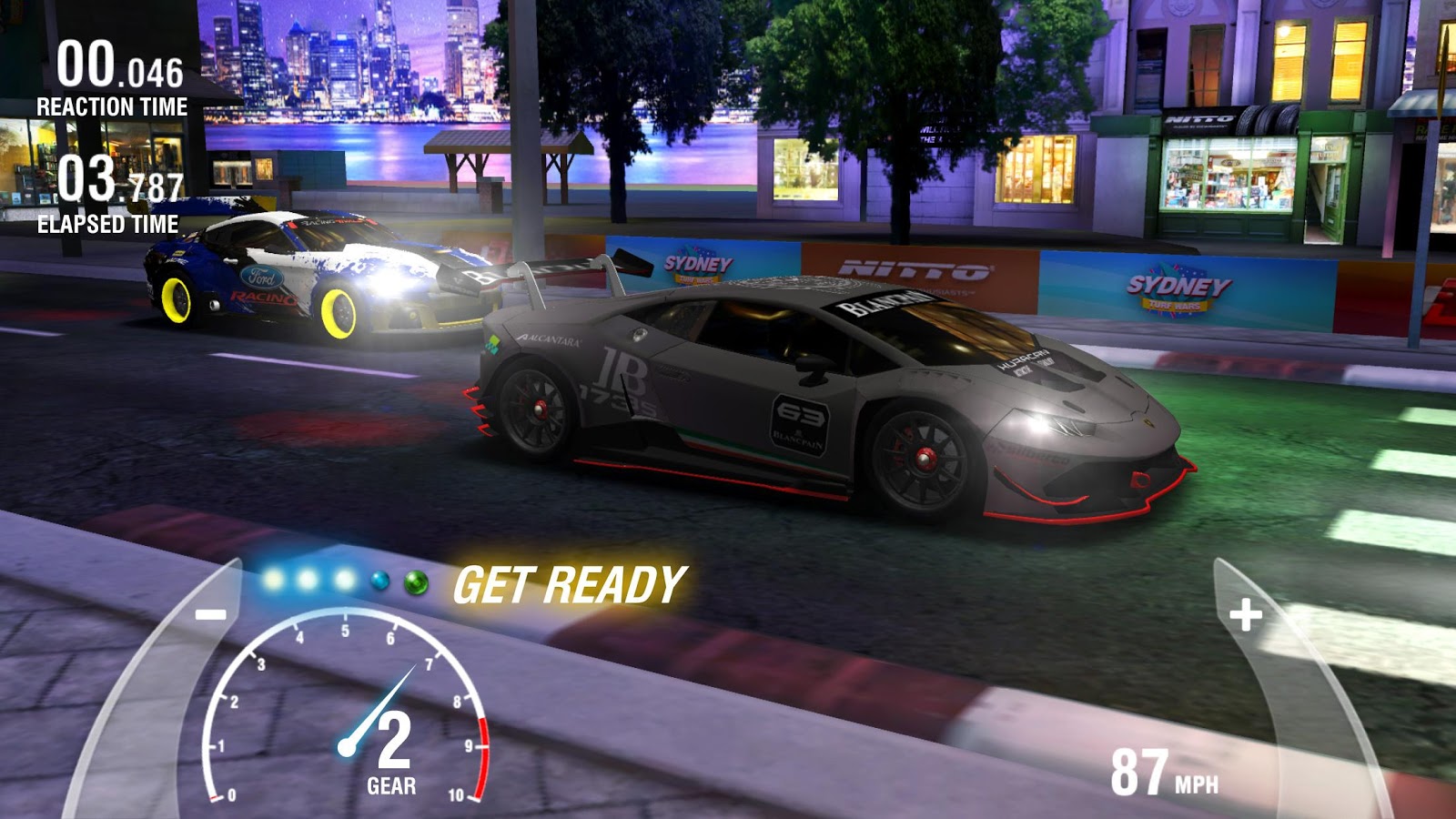This screenshot has height=819, width=1456.
Task: Toggle the second blue pip on
Action: click(307, 580)
